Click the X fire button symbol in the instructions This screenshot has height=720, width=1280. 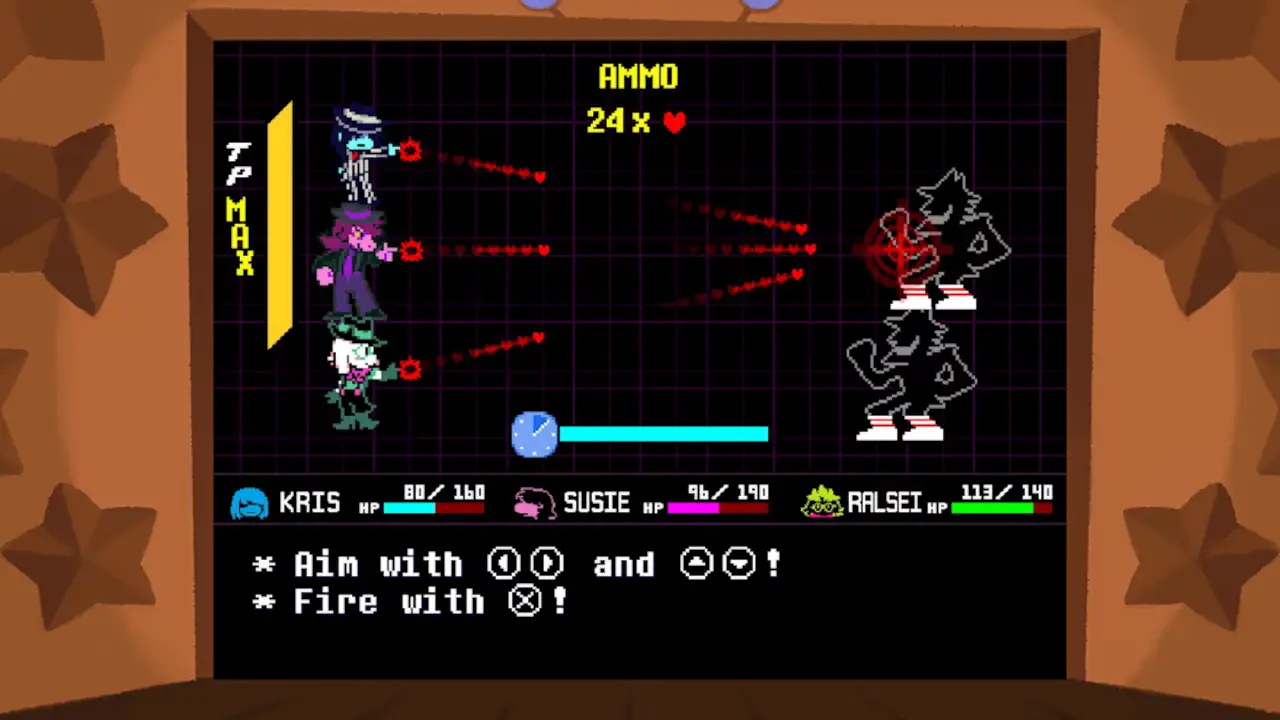526,601
